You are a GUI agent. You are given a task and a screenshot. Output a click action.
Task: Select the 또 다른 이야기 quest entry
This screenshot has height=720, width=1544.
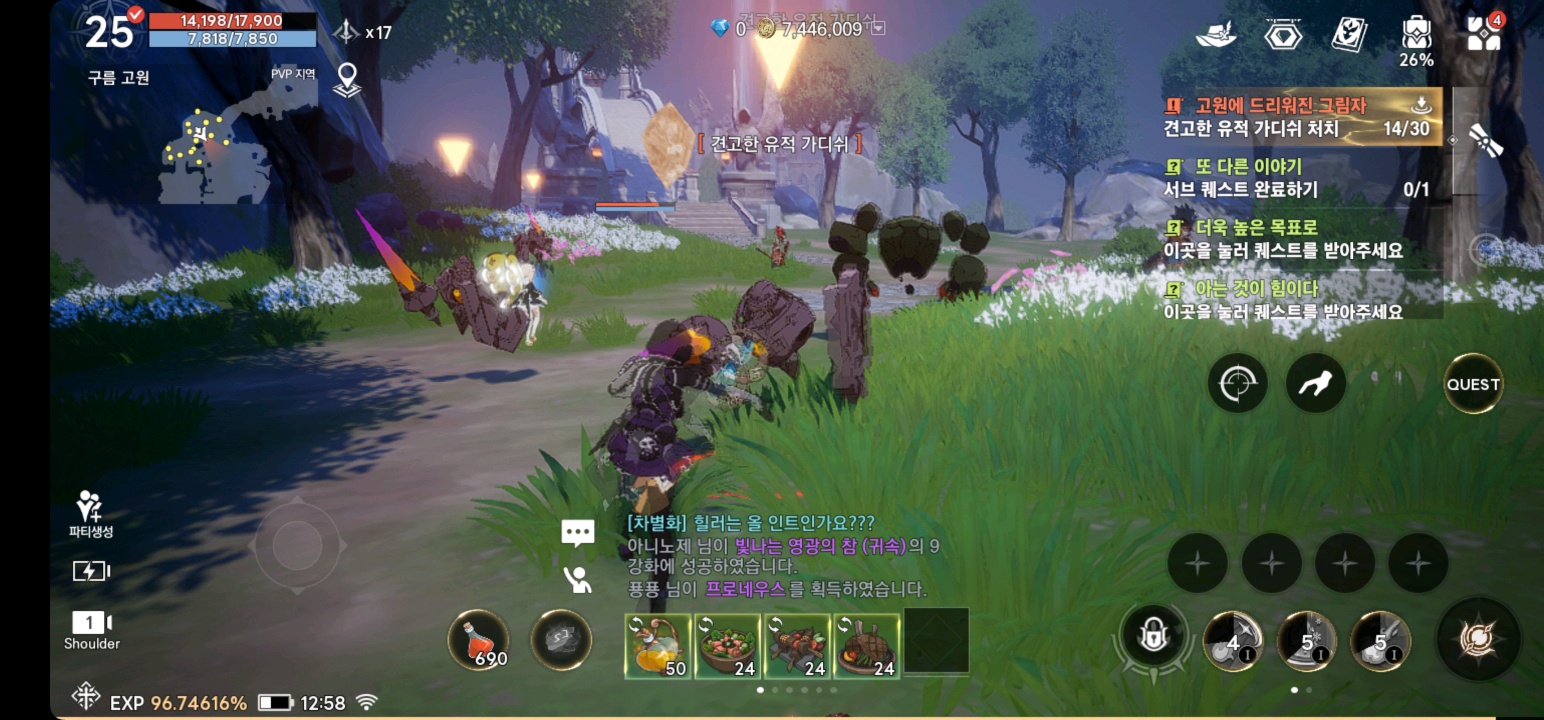[1301, 178]
